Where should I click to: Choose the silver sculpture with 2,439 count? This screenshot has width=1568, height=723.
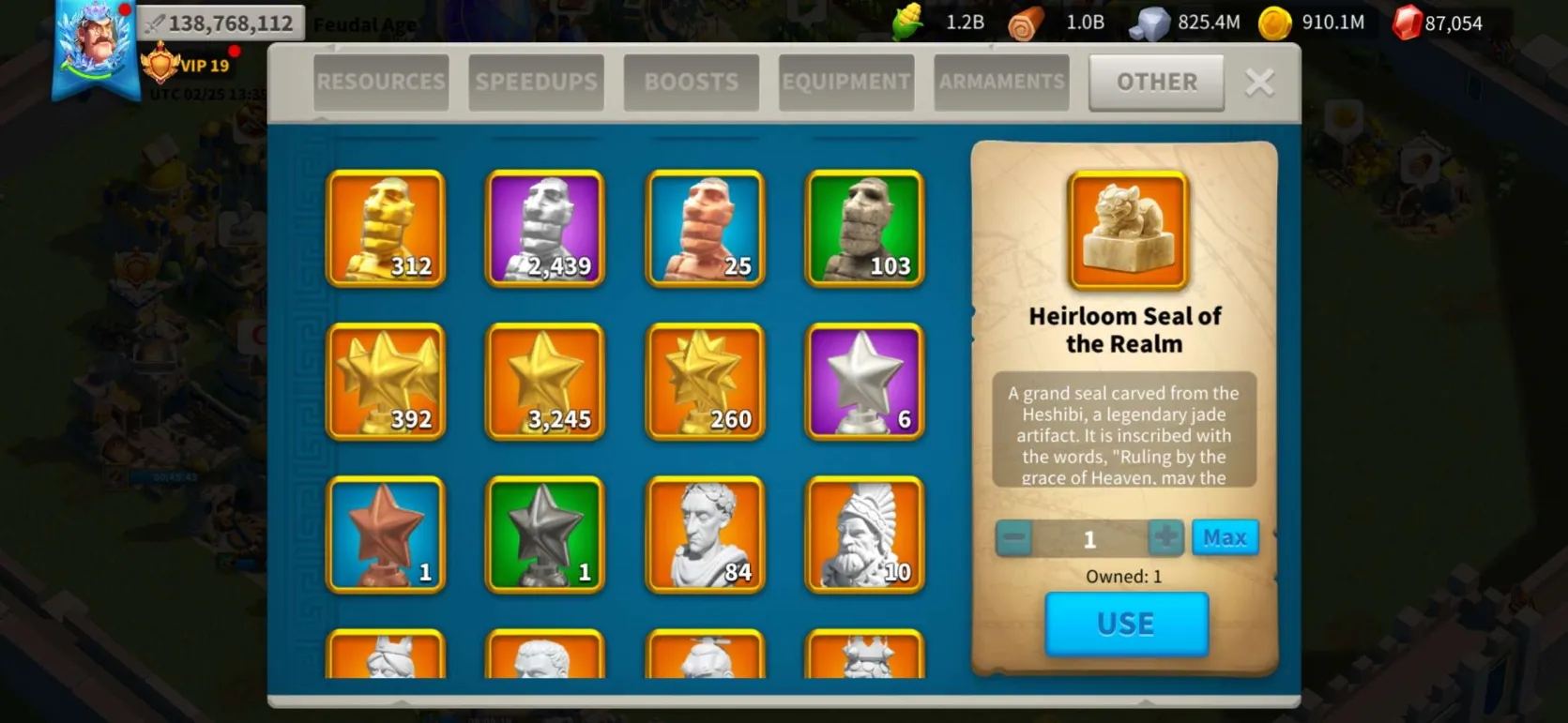click(545, 228)
